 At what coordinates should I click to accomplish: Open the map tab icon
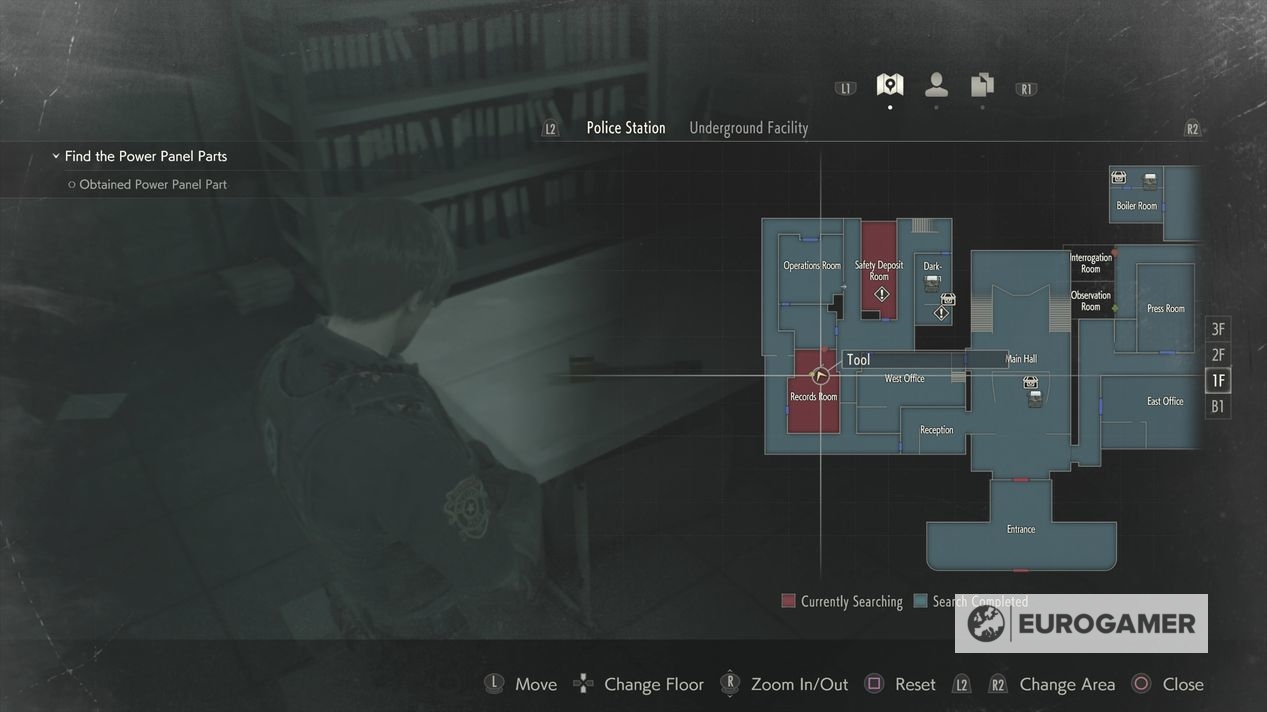tap(889, 85)
